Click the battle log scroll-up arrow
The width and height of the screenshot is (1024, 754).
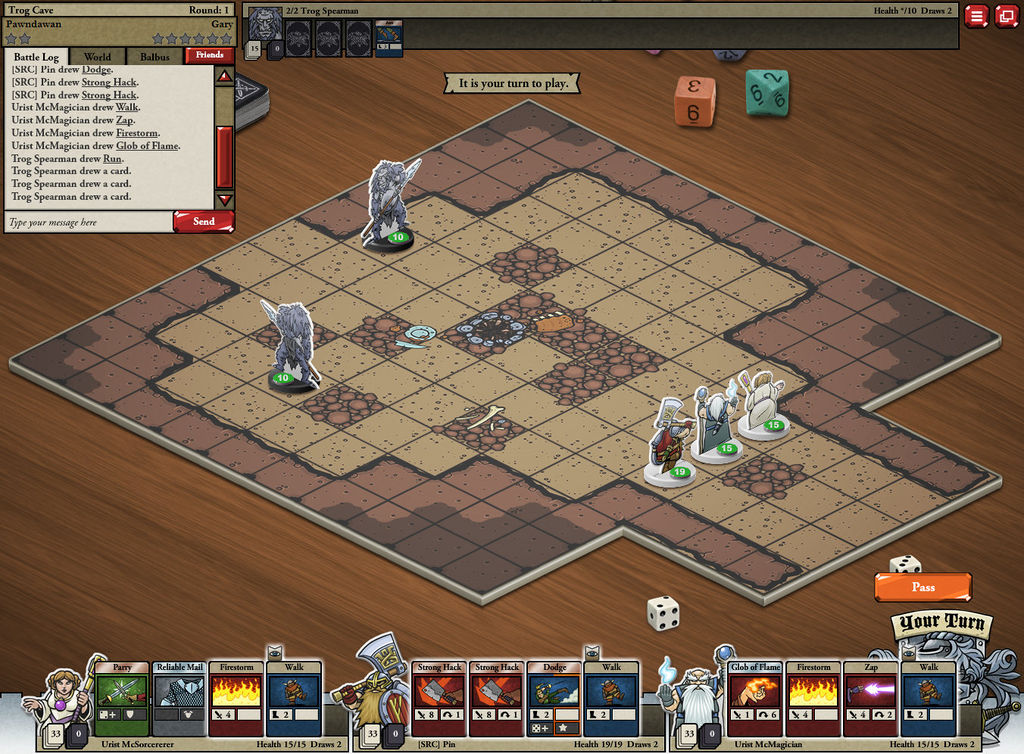[x=224, y=76]
